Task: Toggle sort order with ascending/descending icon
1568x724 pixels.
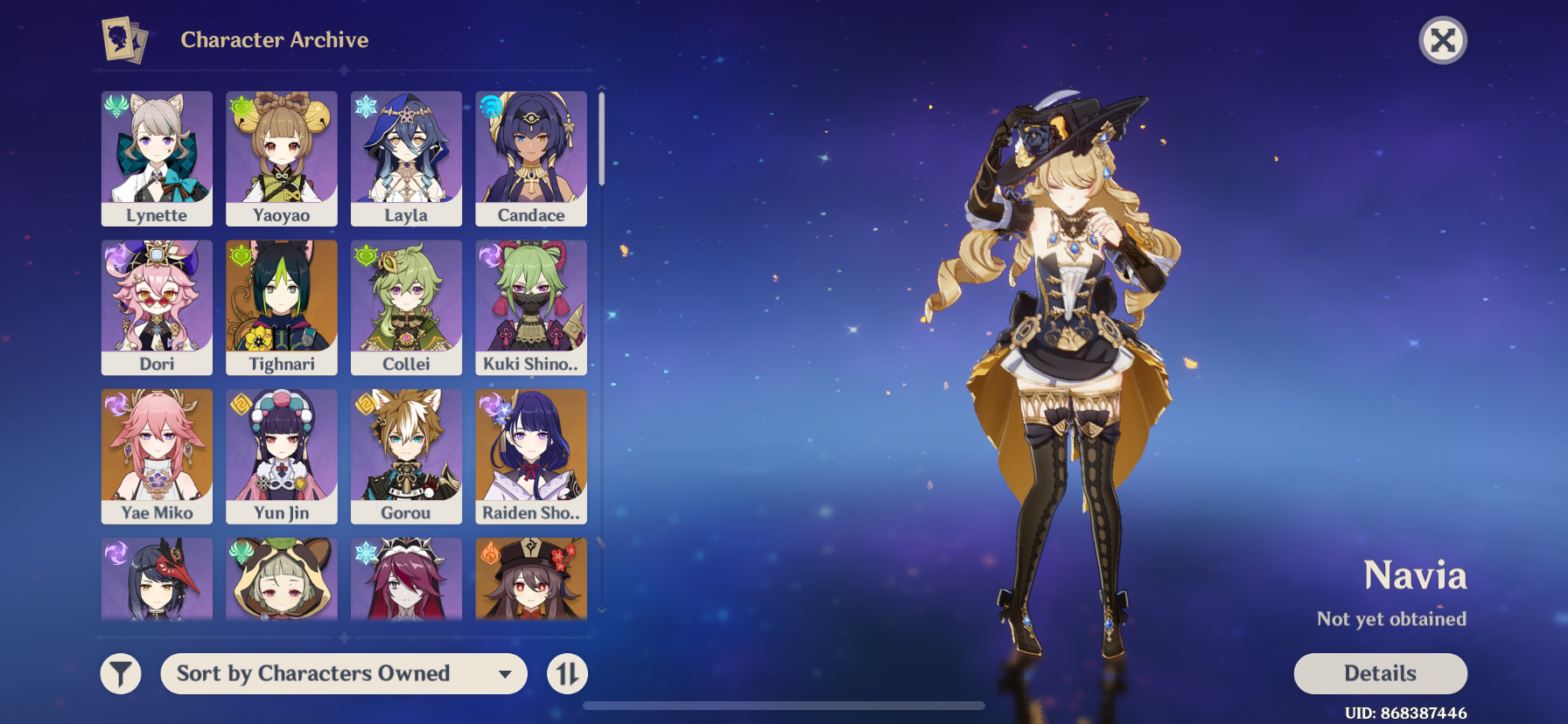Action: coord(566,673)
